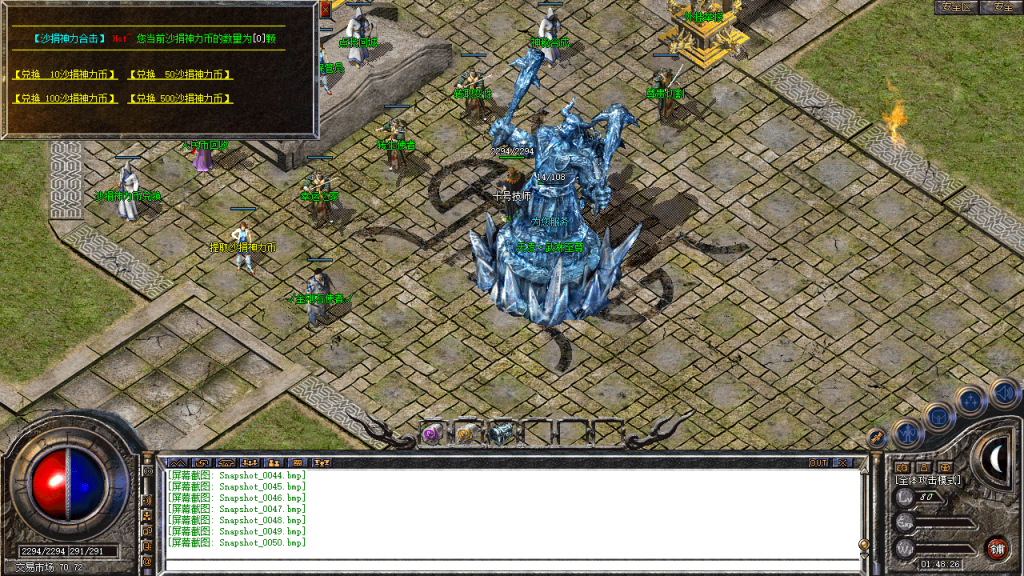1024x576 pixels.
Task: Exchange 500 Shajuan divine power coins
Action: [180, 99]
